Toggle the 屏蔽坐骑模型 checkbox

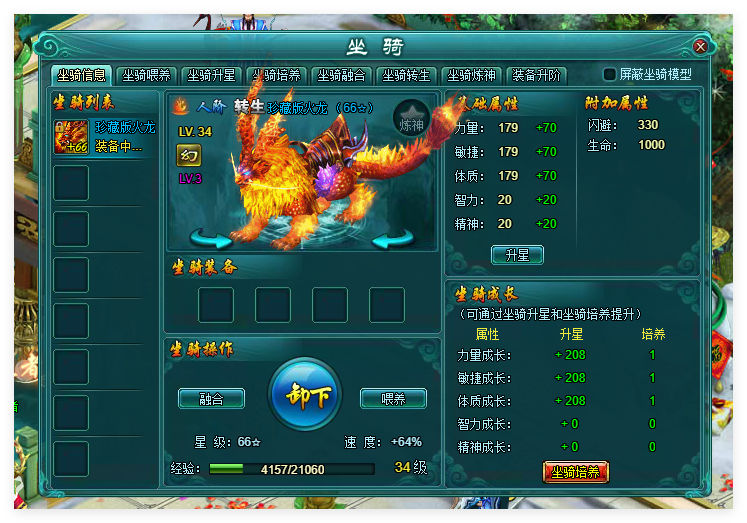609,75
